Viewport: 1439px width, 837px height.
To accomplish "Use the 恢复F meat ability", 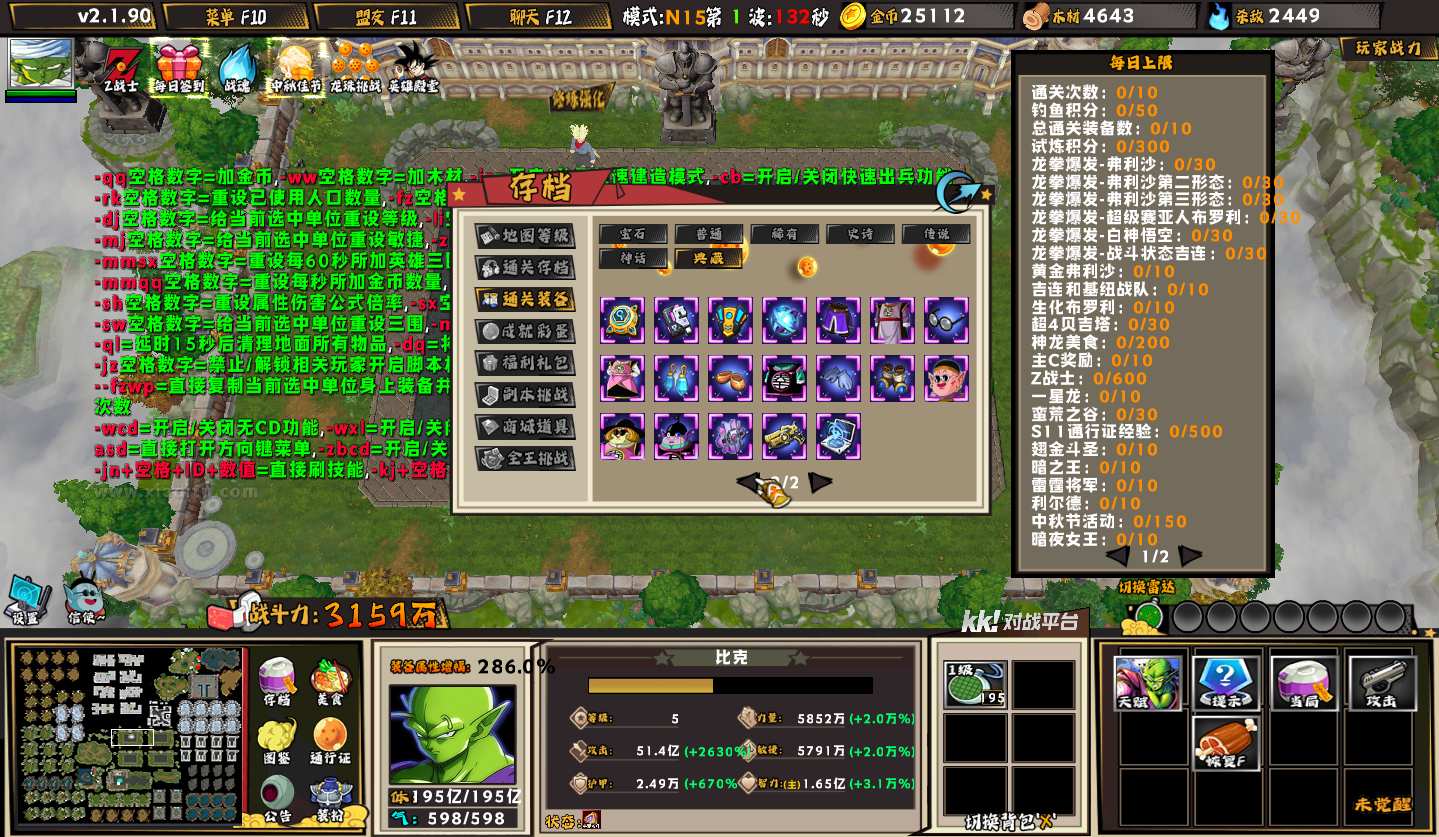I will pyautogui.click(x=1225, y=743).
